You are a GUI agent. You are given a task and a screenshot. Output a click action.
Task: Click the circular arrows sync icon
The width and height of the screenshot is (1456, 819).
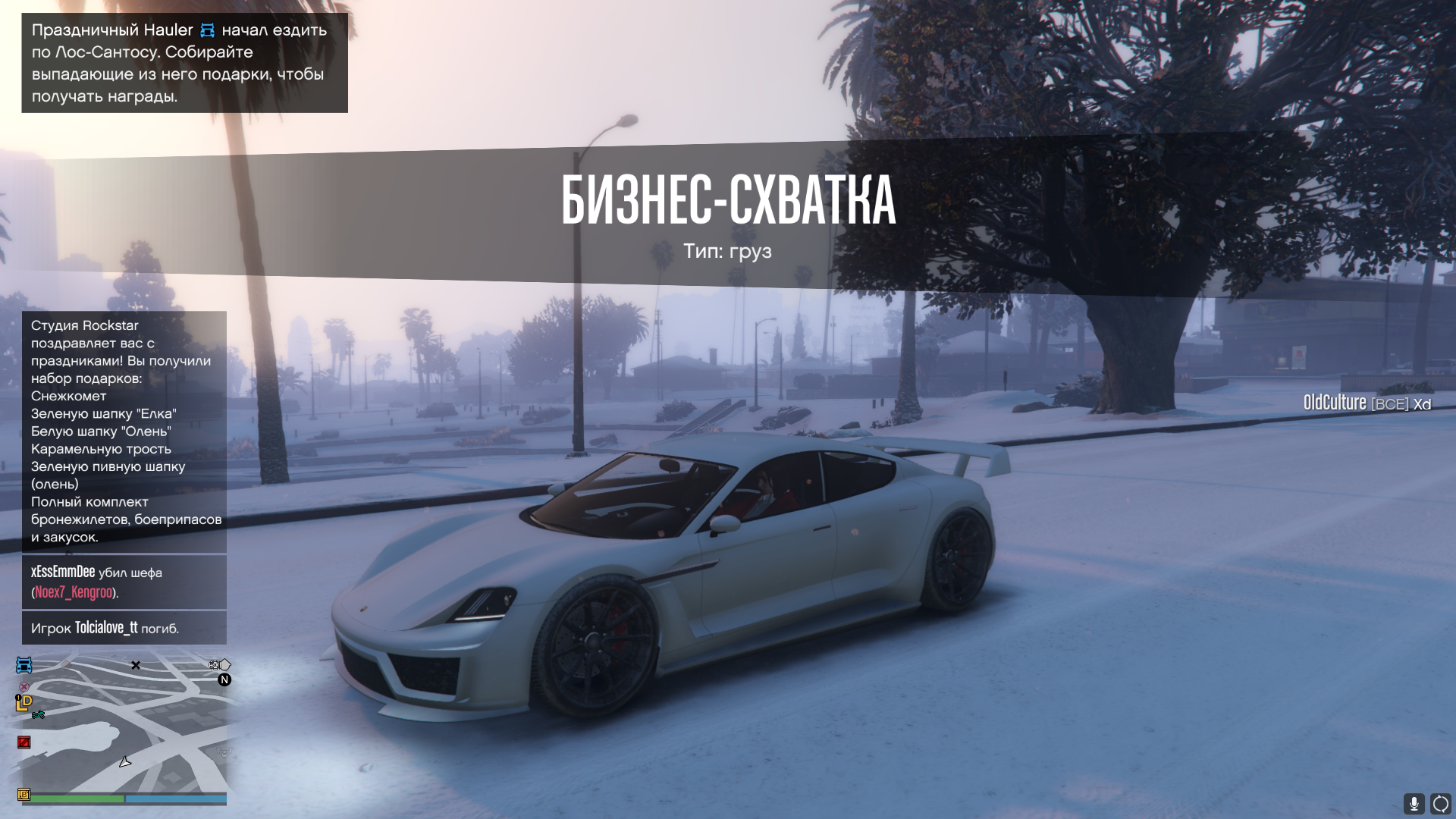click(x=1441, y=803)
